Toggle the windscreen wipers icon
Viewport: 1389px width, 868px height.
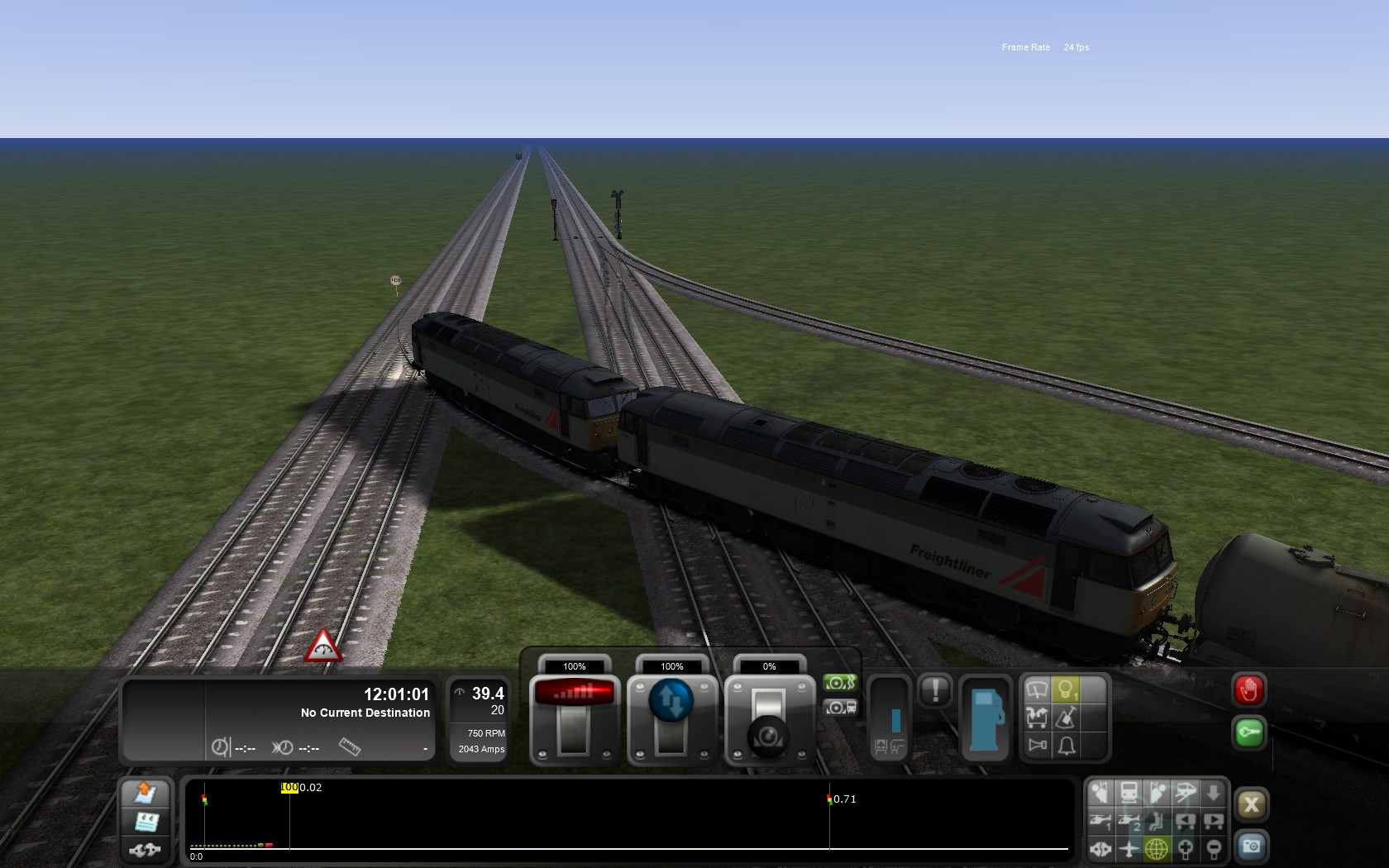[x=1037, y=689]
